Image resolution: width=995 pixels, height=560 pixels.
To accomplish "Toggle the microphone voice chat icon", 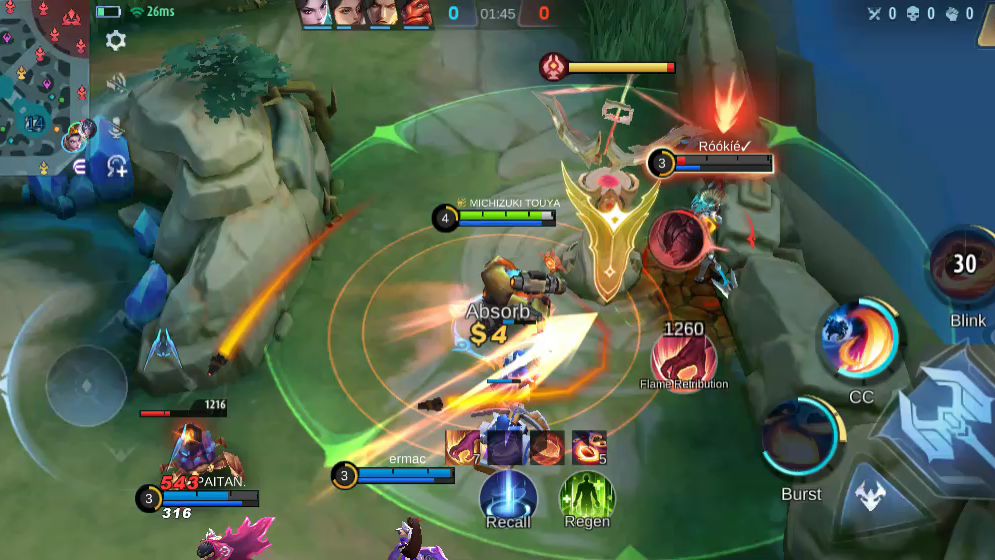I will tap(116, 126).
